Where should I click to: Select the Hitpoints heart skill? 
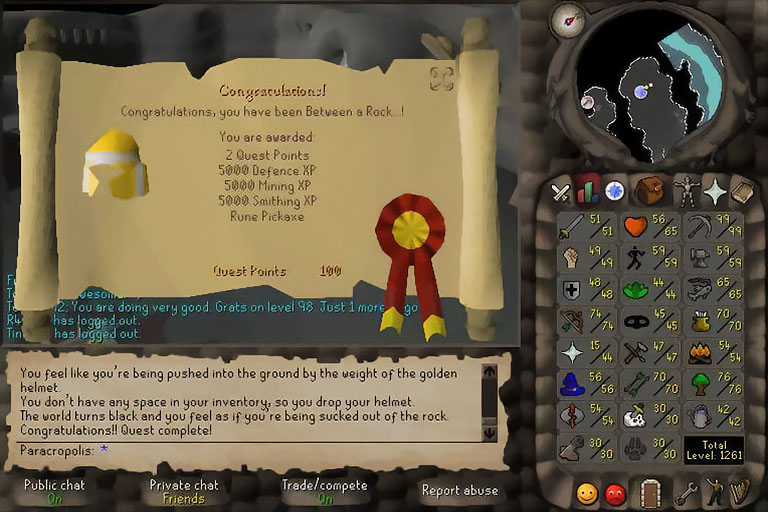click(x=648, y=228)
